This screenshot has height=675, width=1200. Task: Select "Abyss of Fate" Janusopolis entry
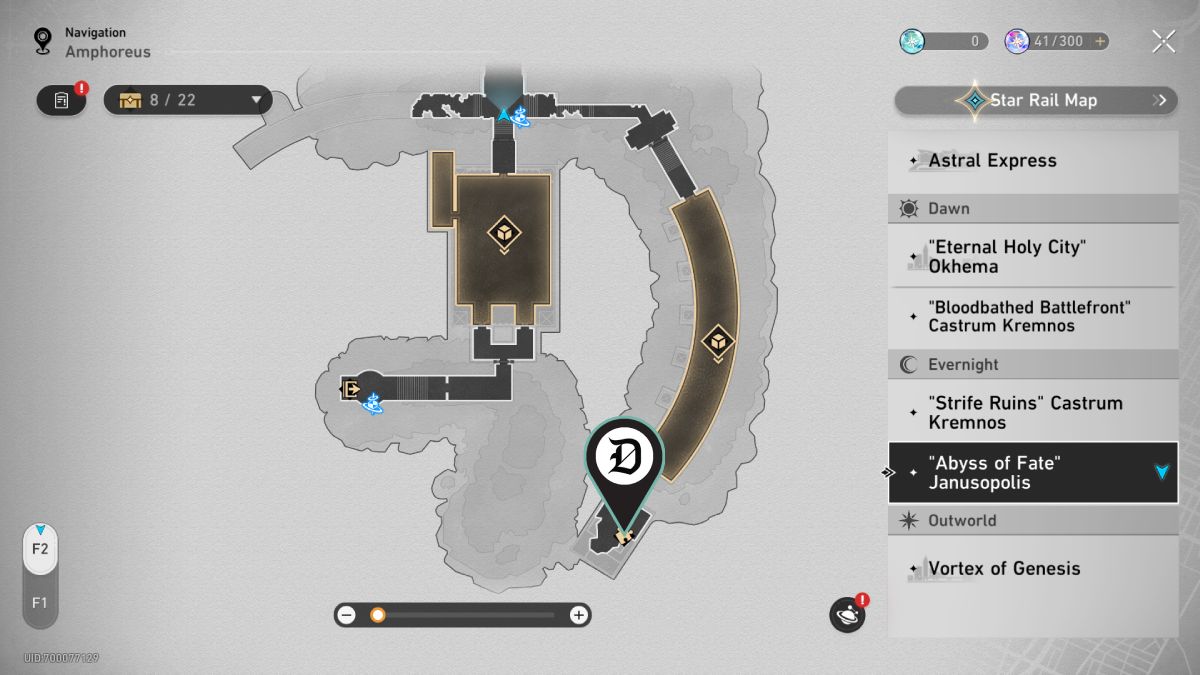tap(1033, 473)
